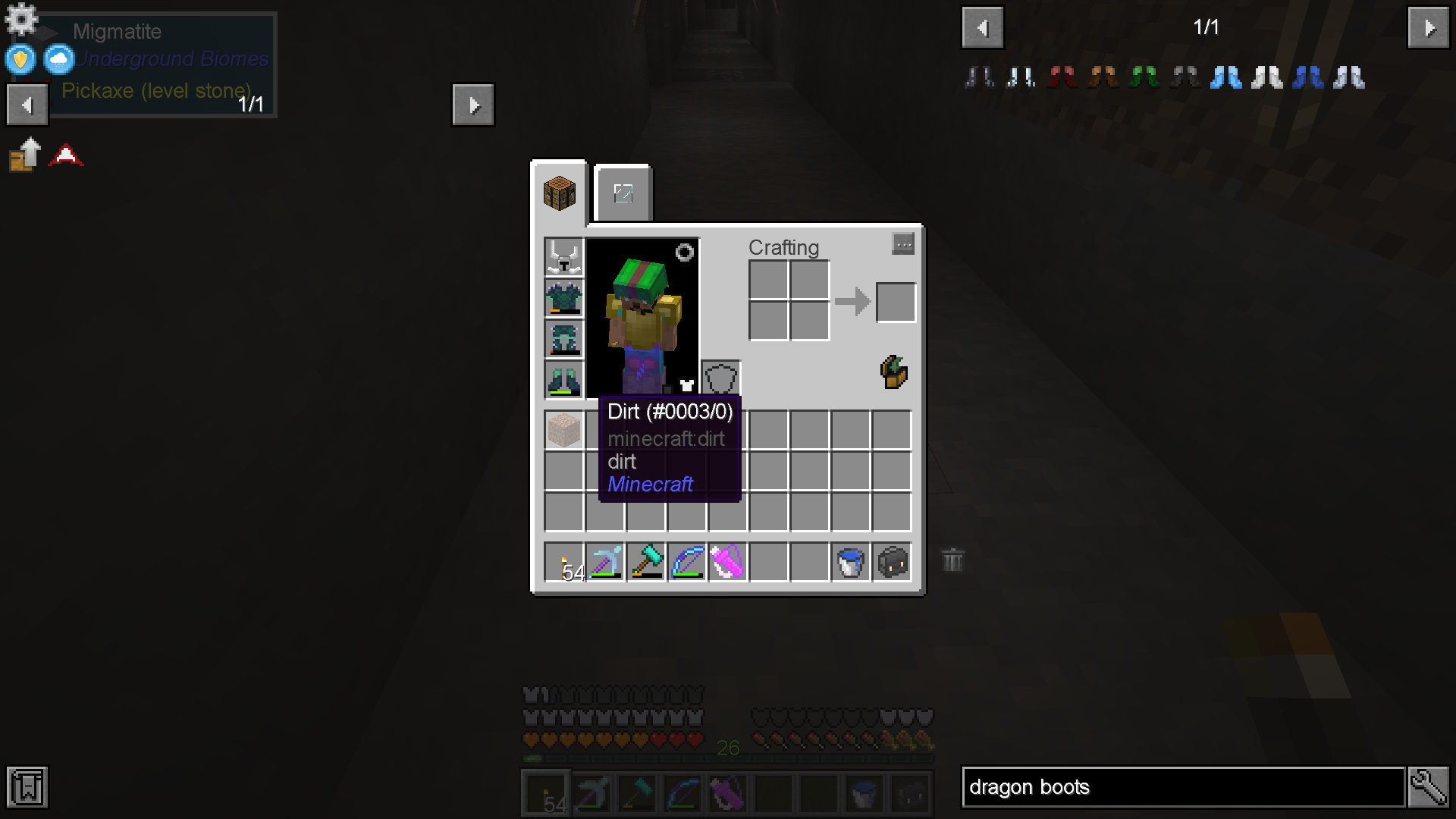1456x819 pixels.
Task: Open the "..." menu beside Crafting title
Action: point(903,243)
